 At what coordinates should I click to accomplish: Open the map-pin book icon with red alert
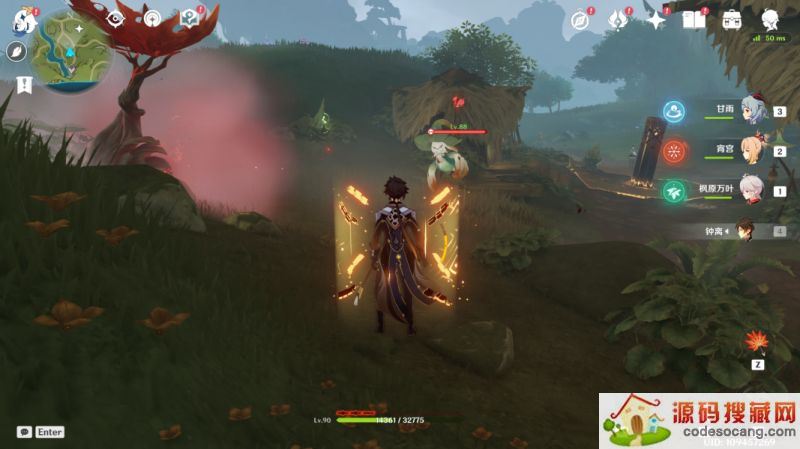click(x=188, y=18)
